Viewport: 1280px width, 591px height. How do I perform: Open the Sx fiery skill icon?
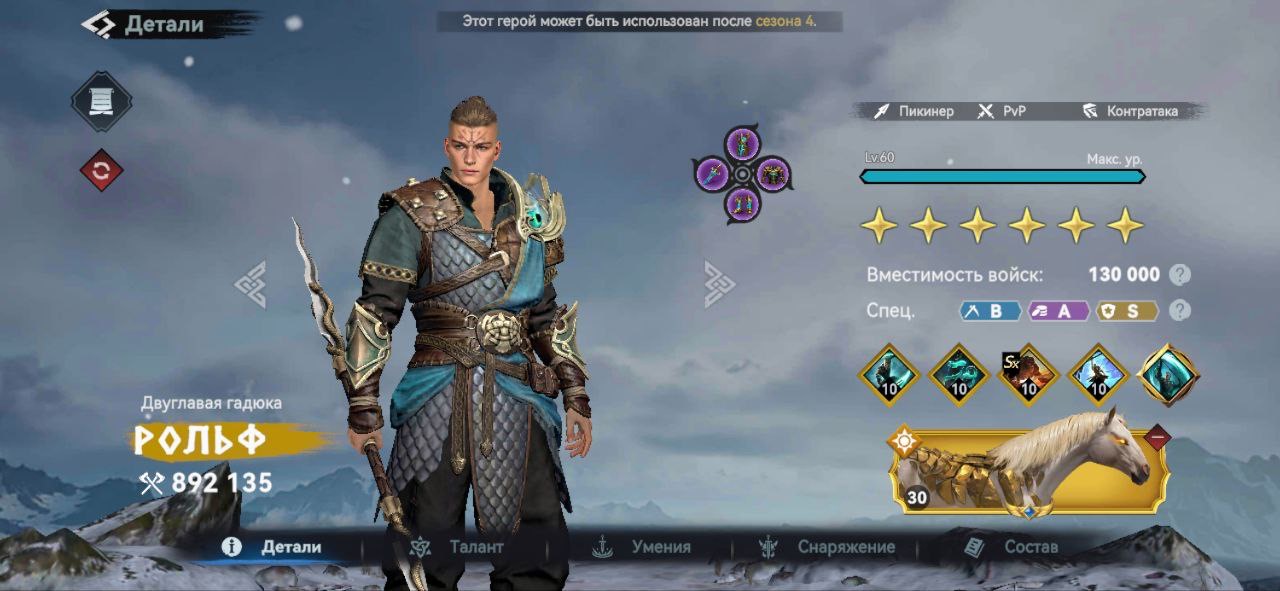click(1028, 375)
